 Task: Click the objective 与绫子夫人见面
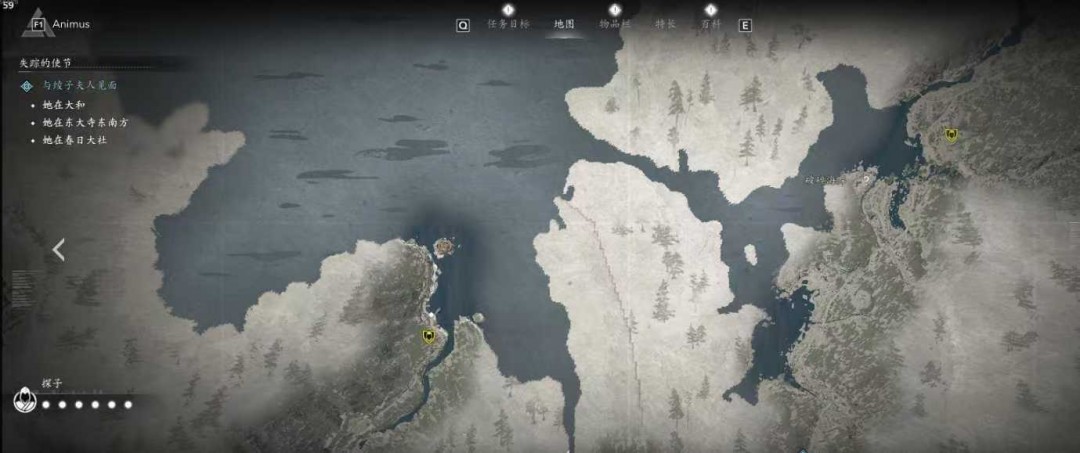[x=80, y=86]
